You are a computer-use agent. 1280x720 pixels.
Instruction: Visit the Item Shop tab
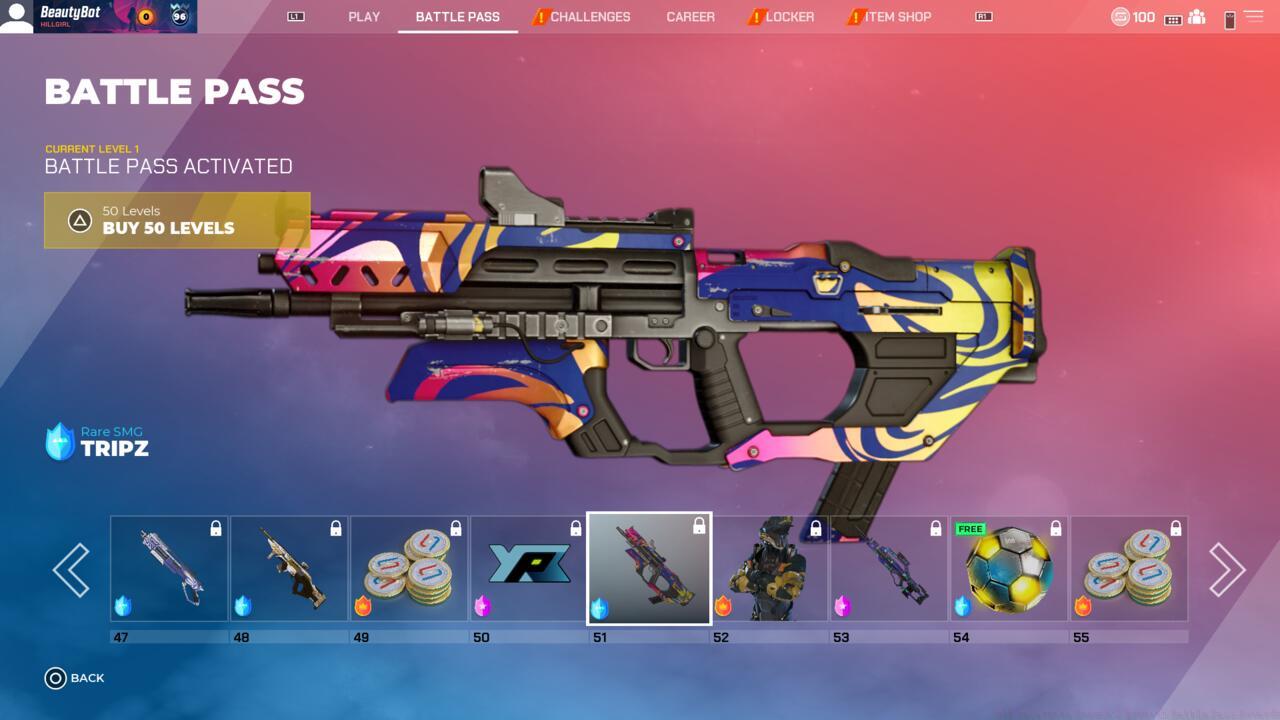[x=897, y=17]
